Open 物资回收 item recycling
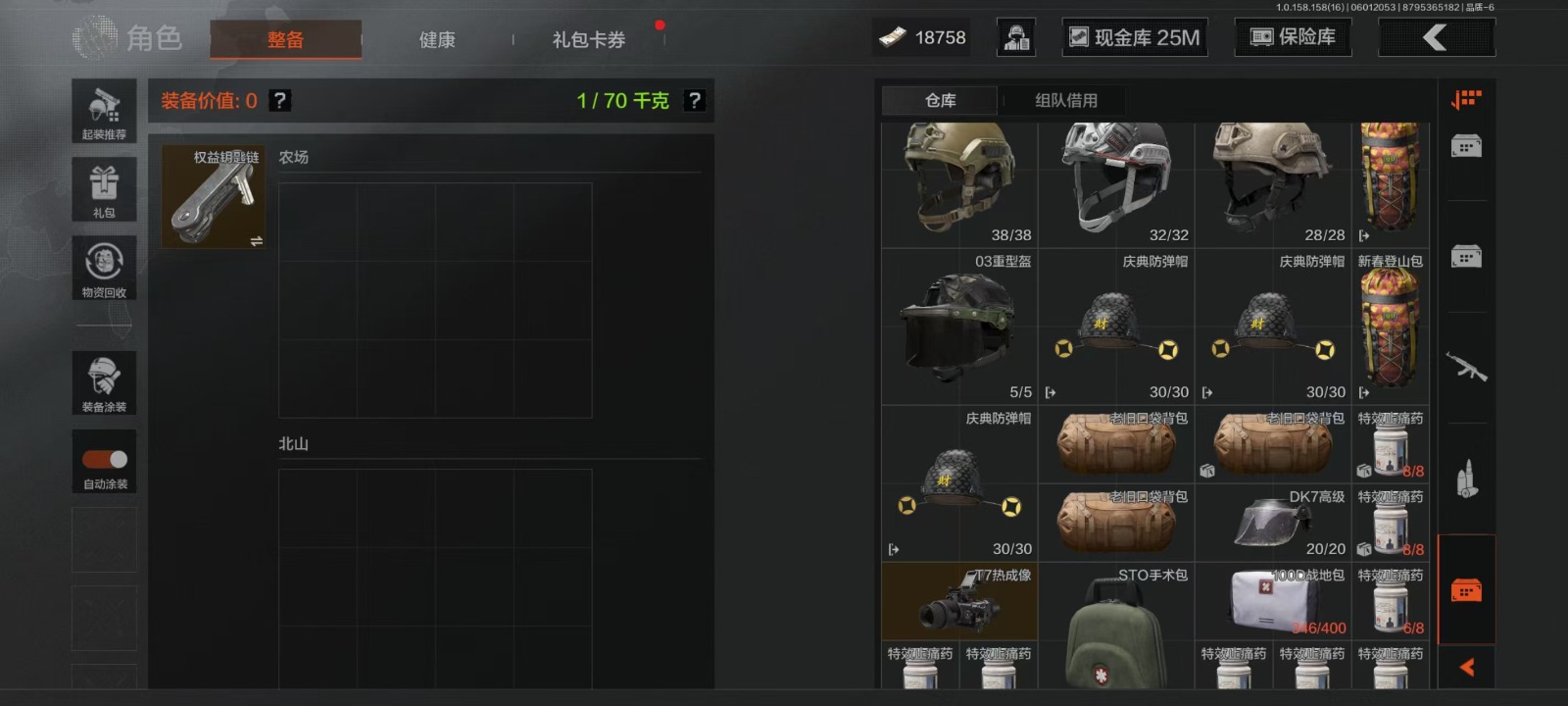Screen dimensions: 1568x706 tap(104, 268)
